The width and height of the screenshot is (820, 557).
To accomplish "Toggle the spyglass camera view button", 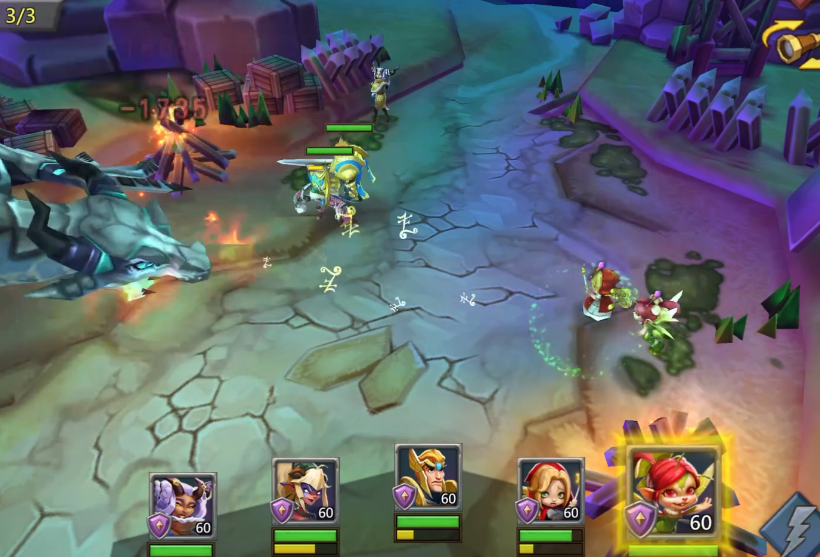I will pos(796,42).
